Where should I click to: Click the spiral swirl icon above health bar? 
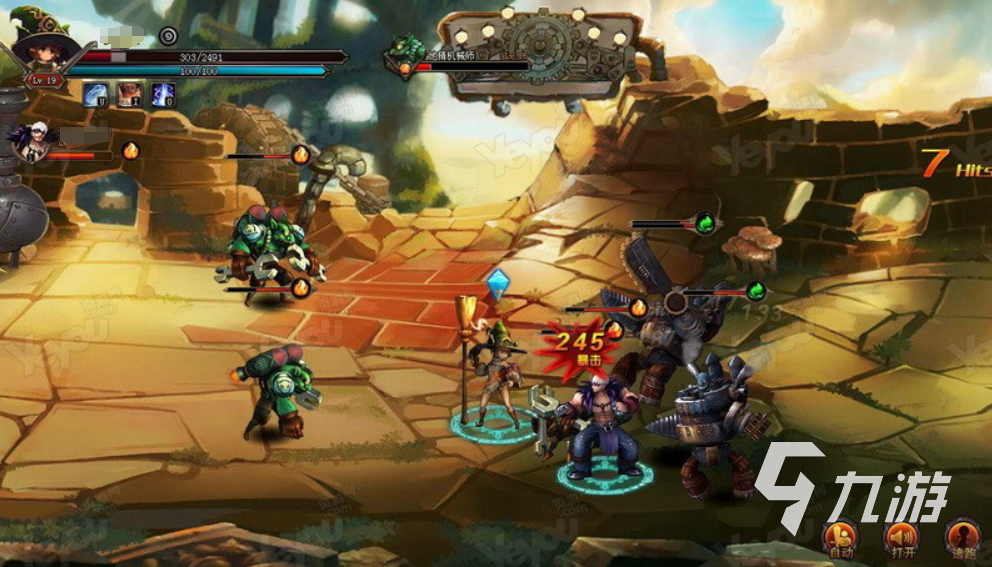[168, 36]
